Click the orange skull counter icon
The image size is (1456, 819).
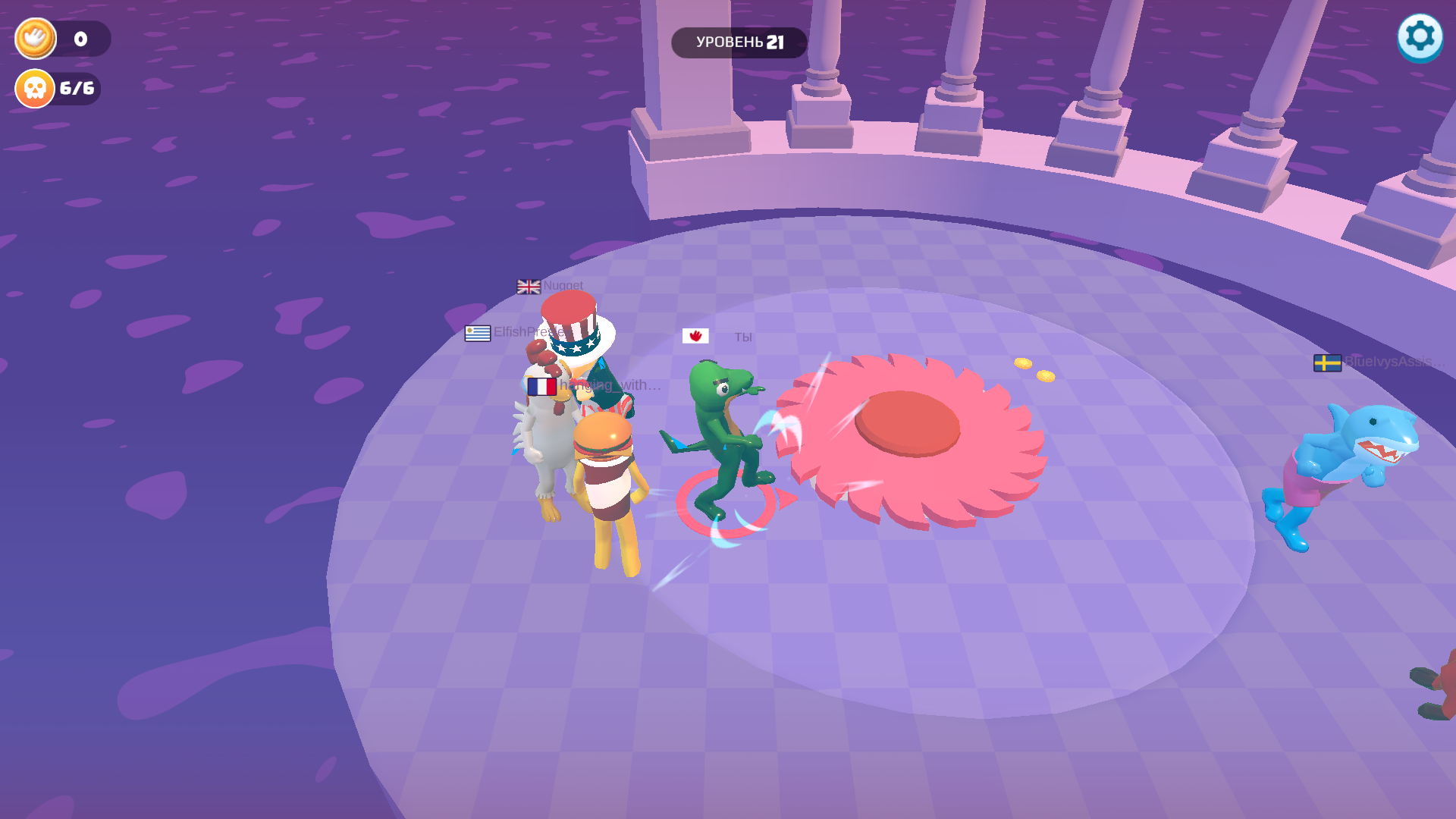click(x=33, y=88)
